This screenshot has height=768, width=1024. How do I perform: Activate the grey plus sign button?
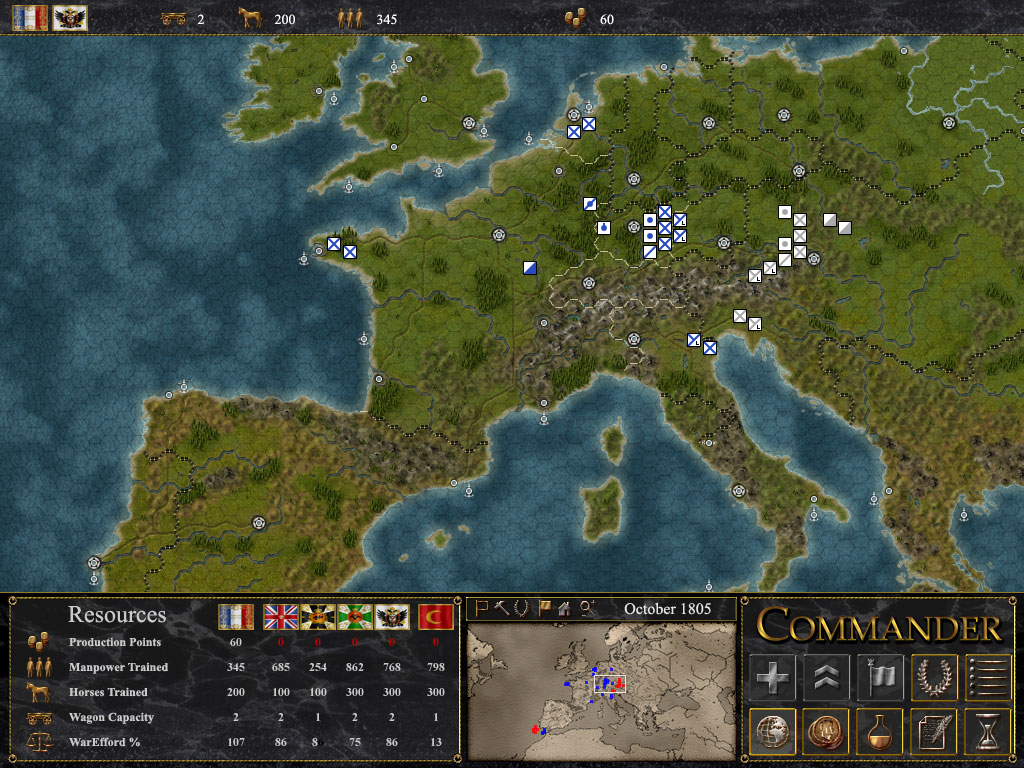pos(772,677)
